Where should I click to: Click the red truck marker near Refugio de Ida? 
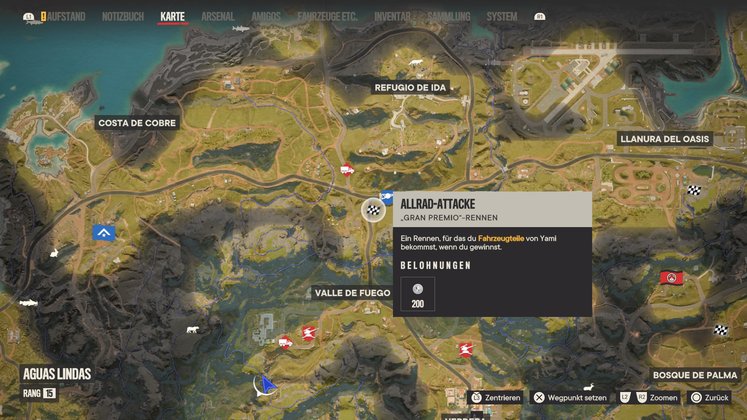click(x=347, y=169)
